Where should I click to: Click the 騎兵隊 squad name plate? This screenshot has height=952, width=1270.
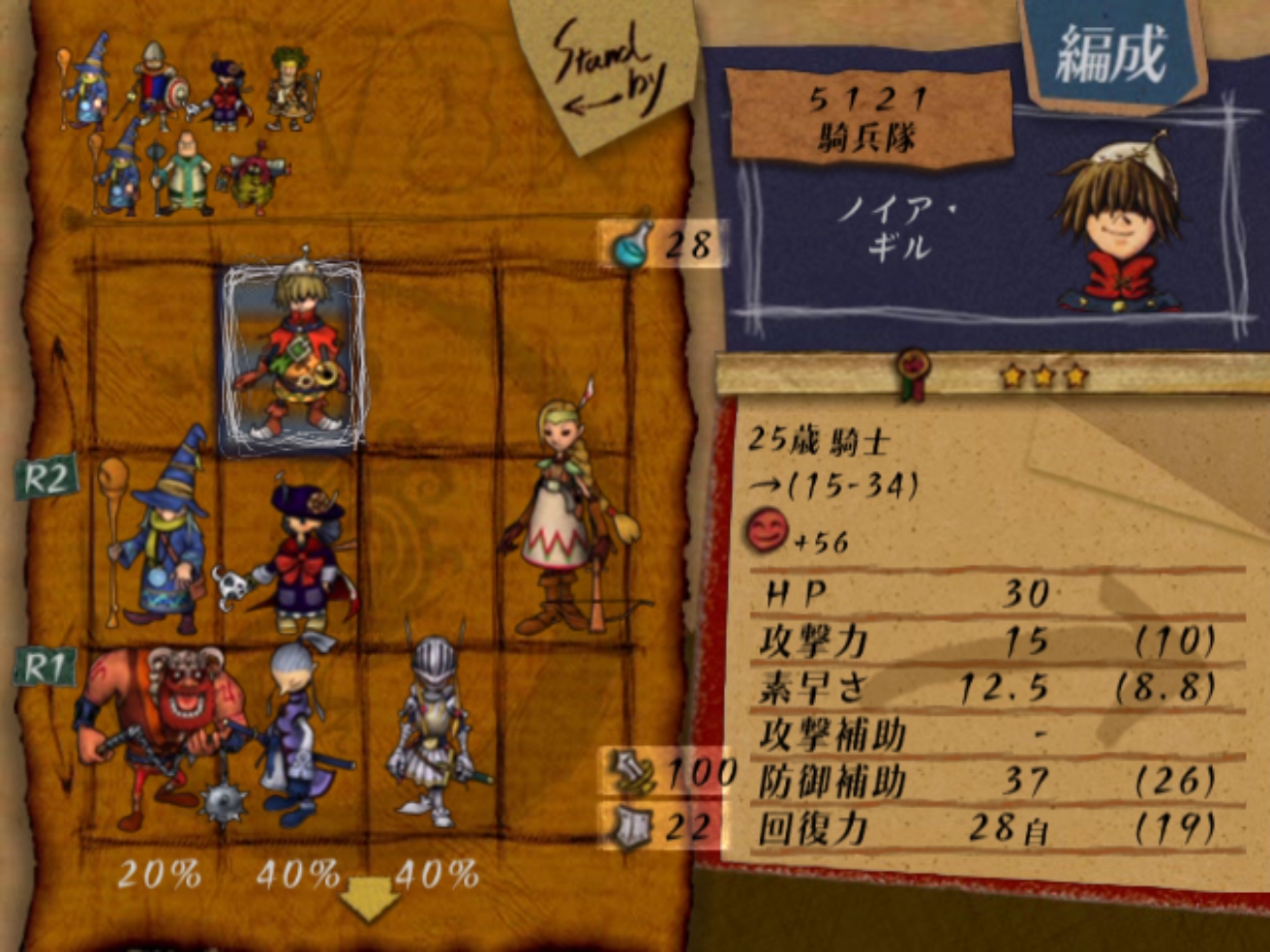click(867, 118)
